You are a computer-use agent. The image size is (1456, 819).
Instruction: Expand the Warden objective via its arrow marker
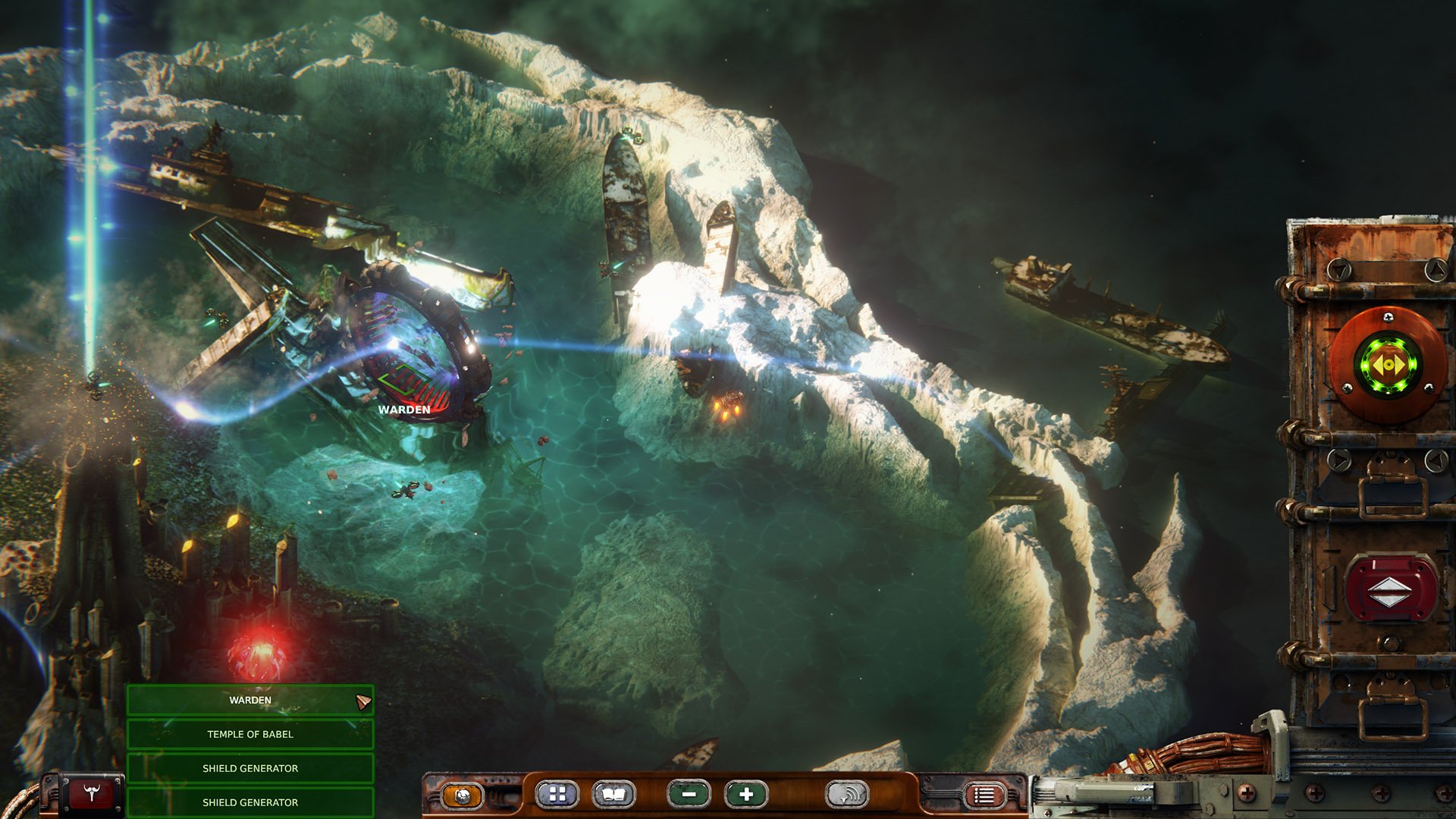(x=365, y=700)
